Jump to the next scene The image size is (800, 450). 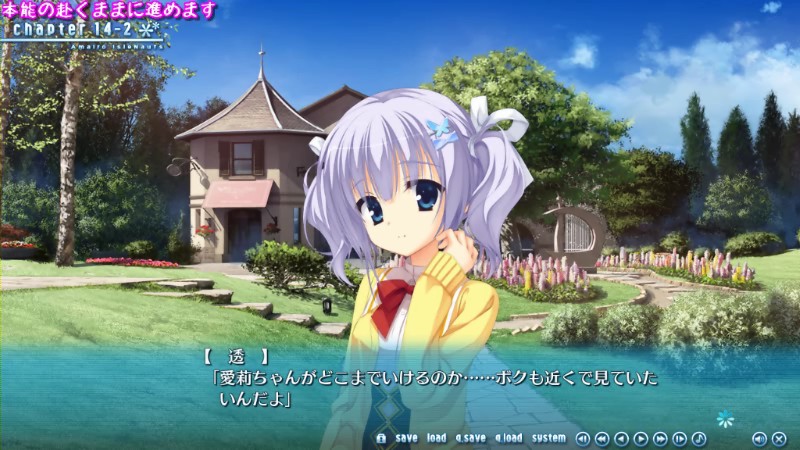tap(680, 438)
